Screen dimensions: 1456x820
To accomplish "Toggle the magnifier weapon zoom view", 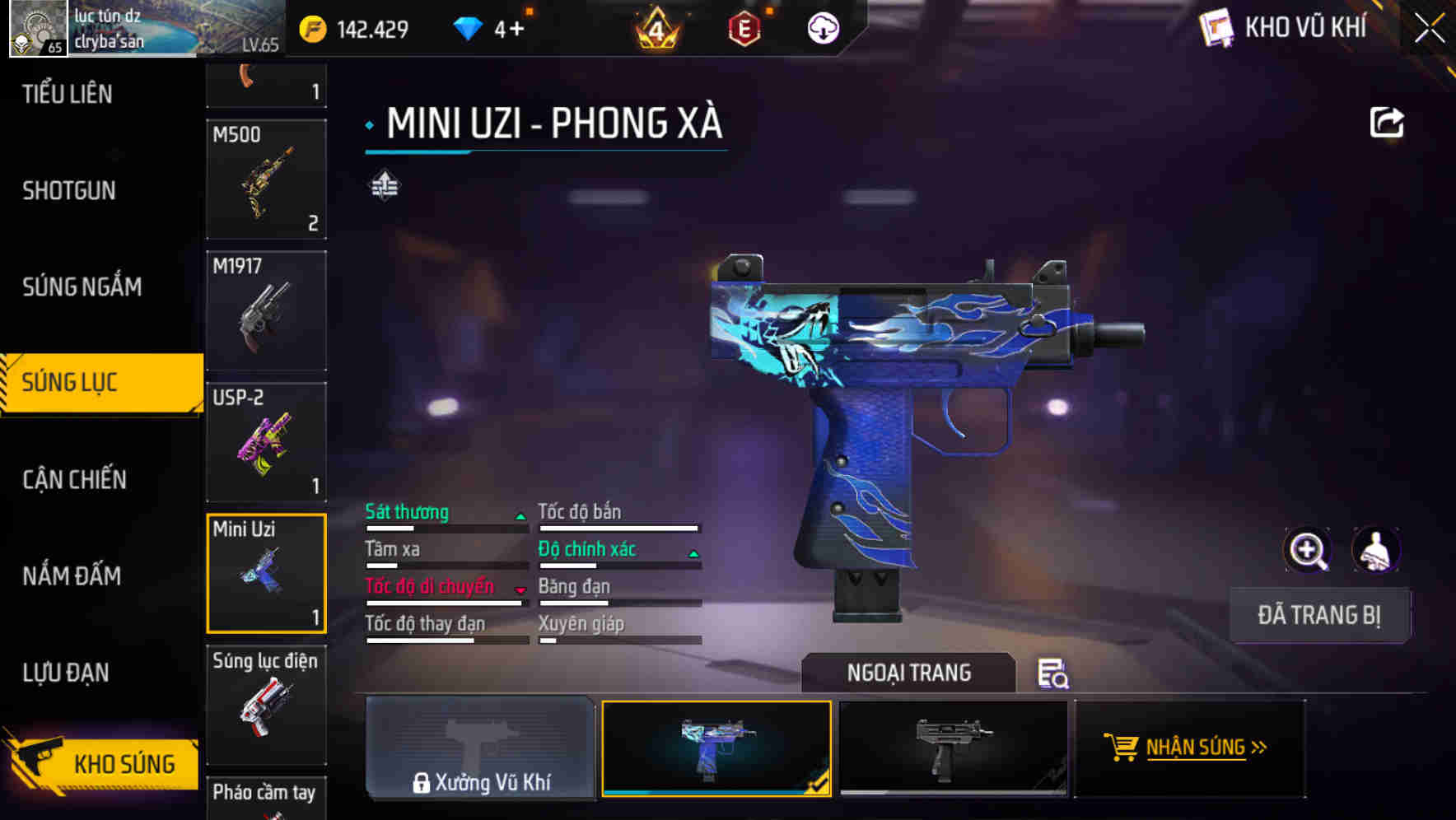I will (1309, 550).
